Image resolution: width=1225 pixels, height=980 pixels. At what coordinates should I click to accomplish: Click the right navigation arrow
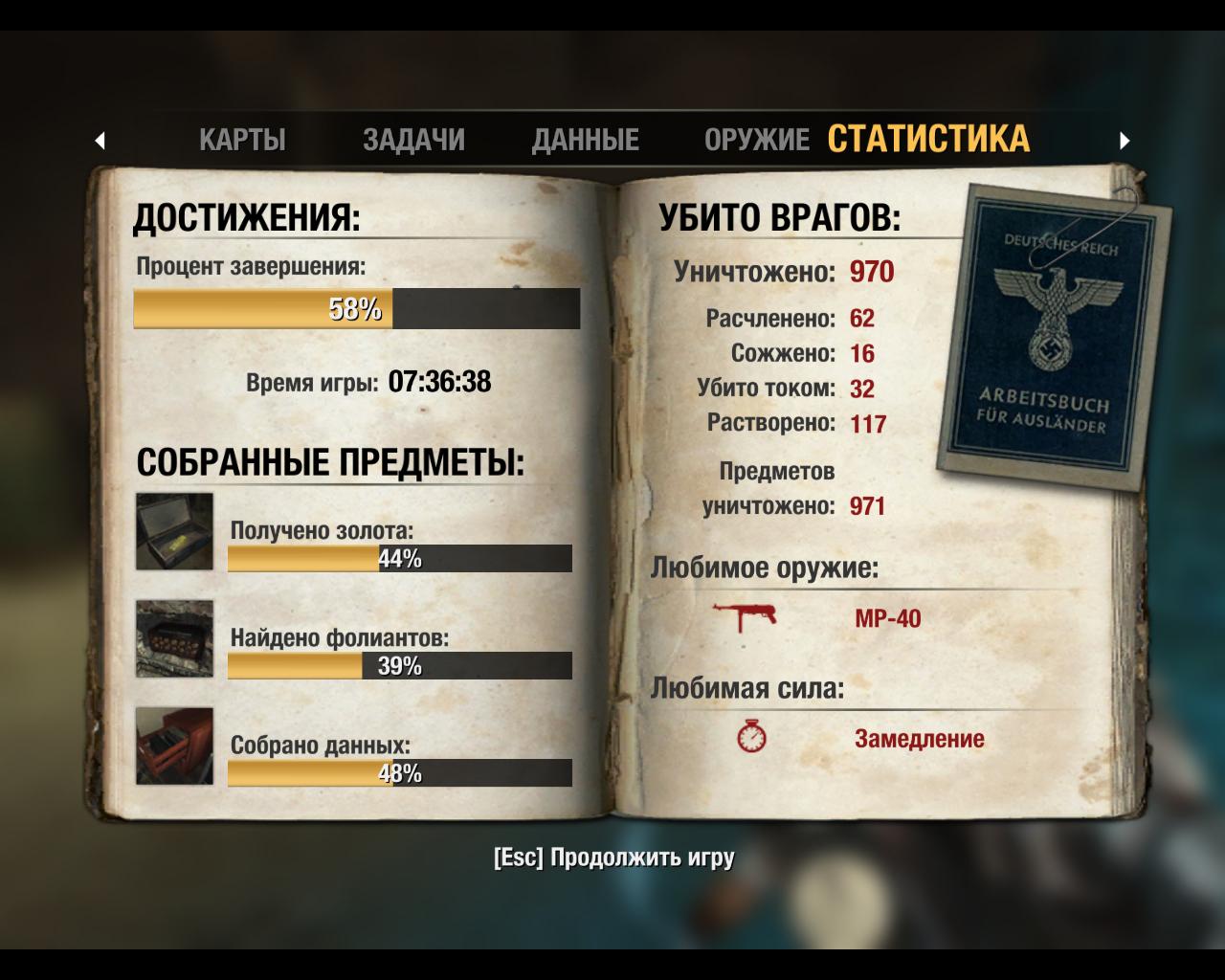[x=1125, y=140]
